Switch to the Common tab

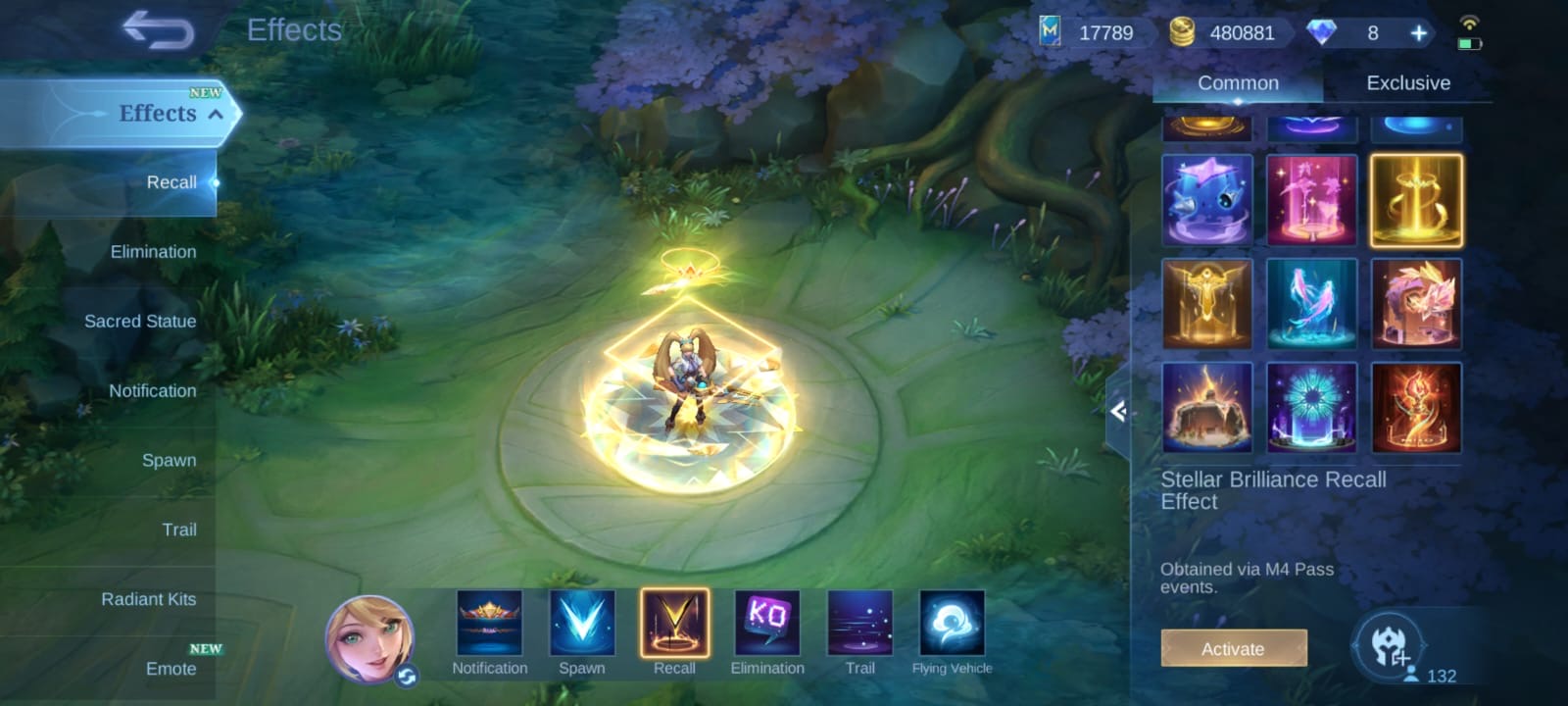(1238, 83)
